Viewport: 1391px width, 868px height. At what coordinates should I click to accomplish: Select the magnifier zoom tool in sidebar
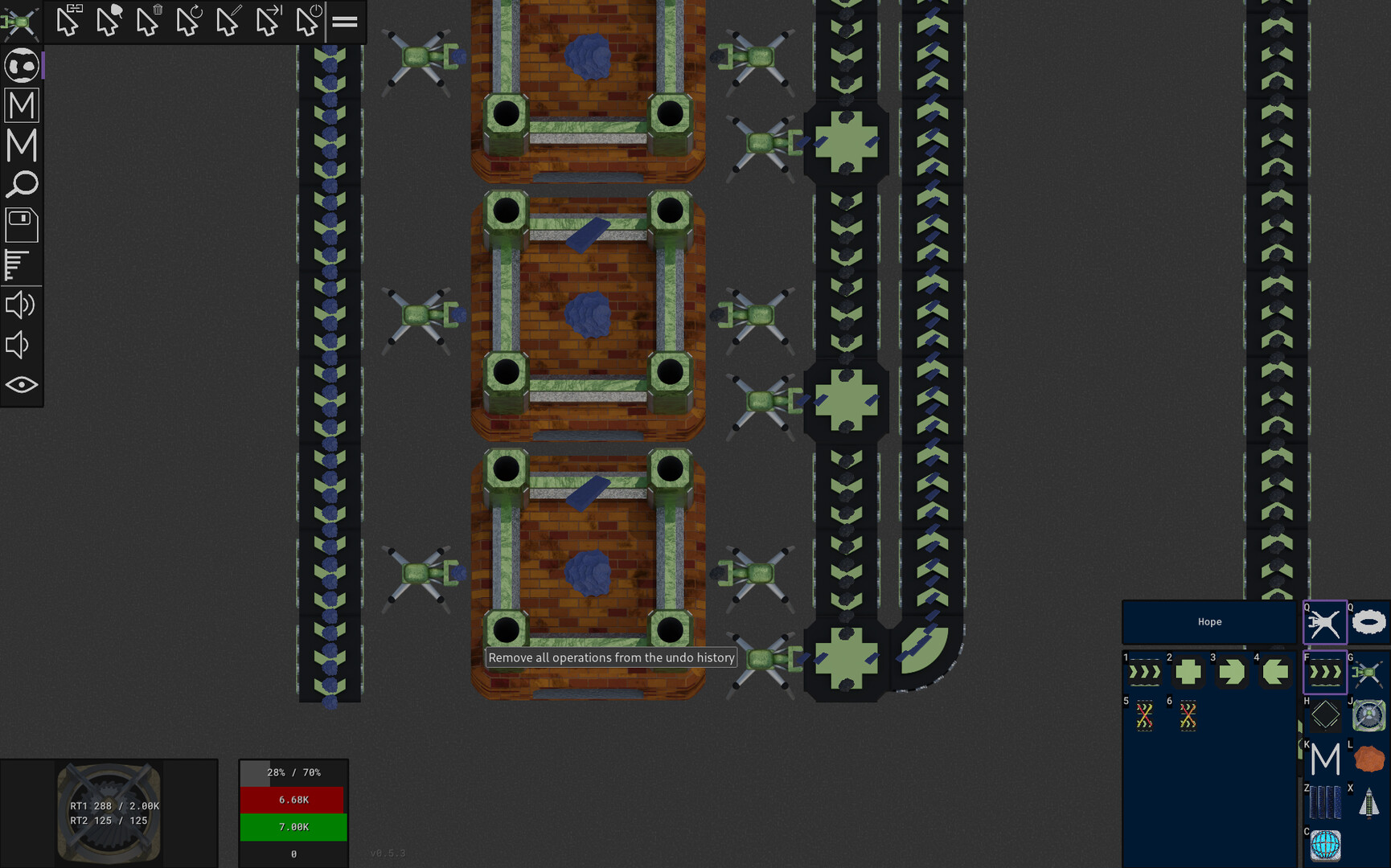click(x=22, y=185)
